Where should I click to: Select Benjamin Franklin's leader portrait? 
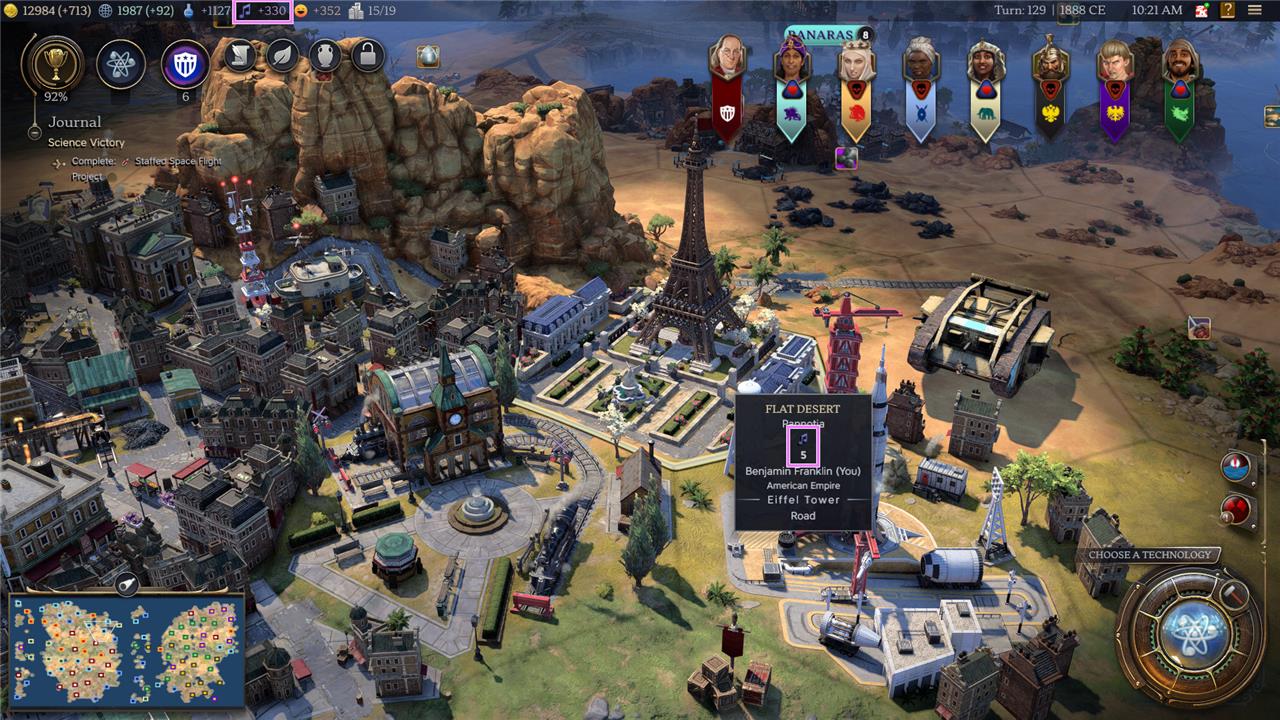pos(728,60)
